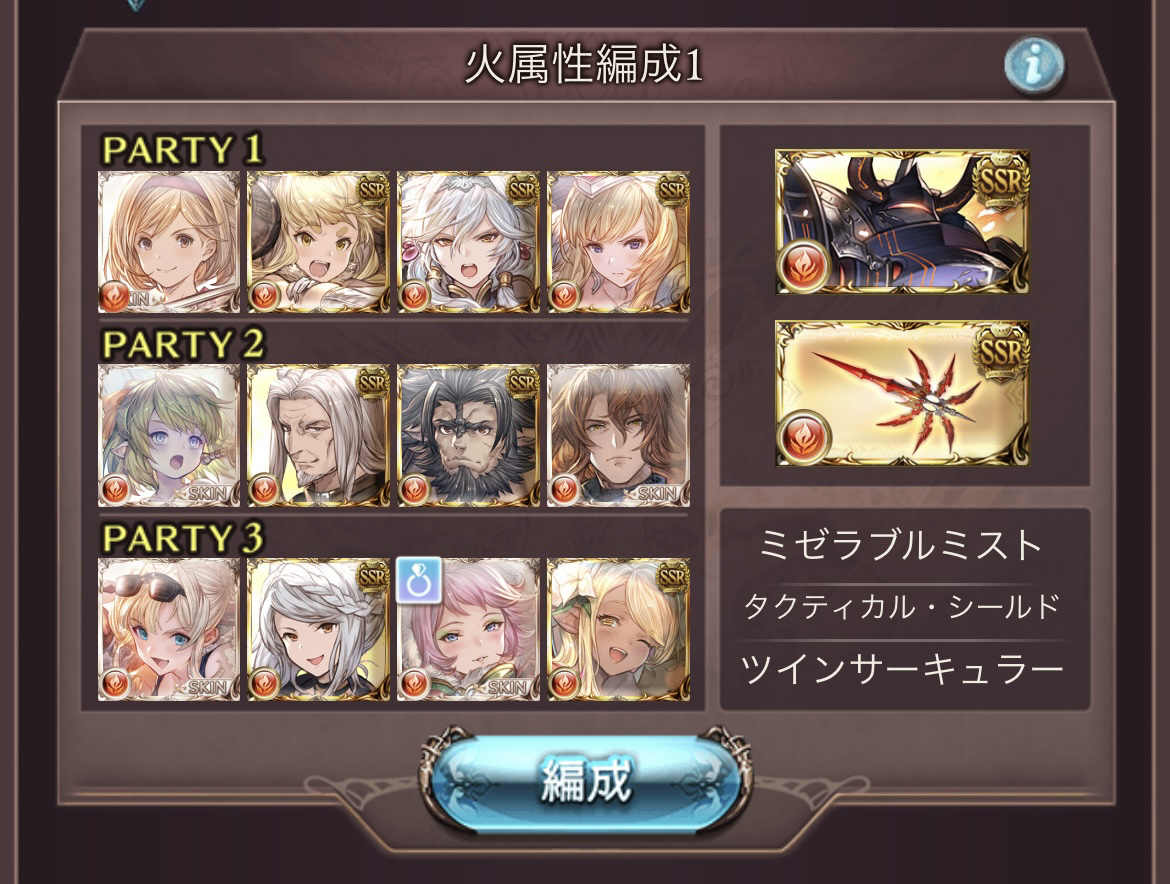Choose the タクティカル・シールド skill
Image resolution: width=1170 pixels, height=884 pixels.
click(x=902, y=606)
